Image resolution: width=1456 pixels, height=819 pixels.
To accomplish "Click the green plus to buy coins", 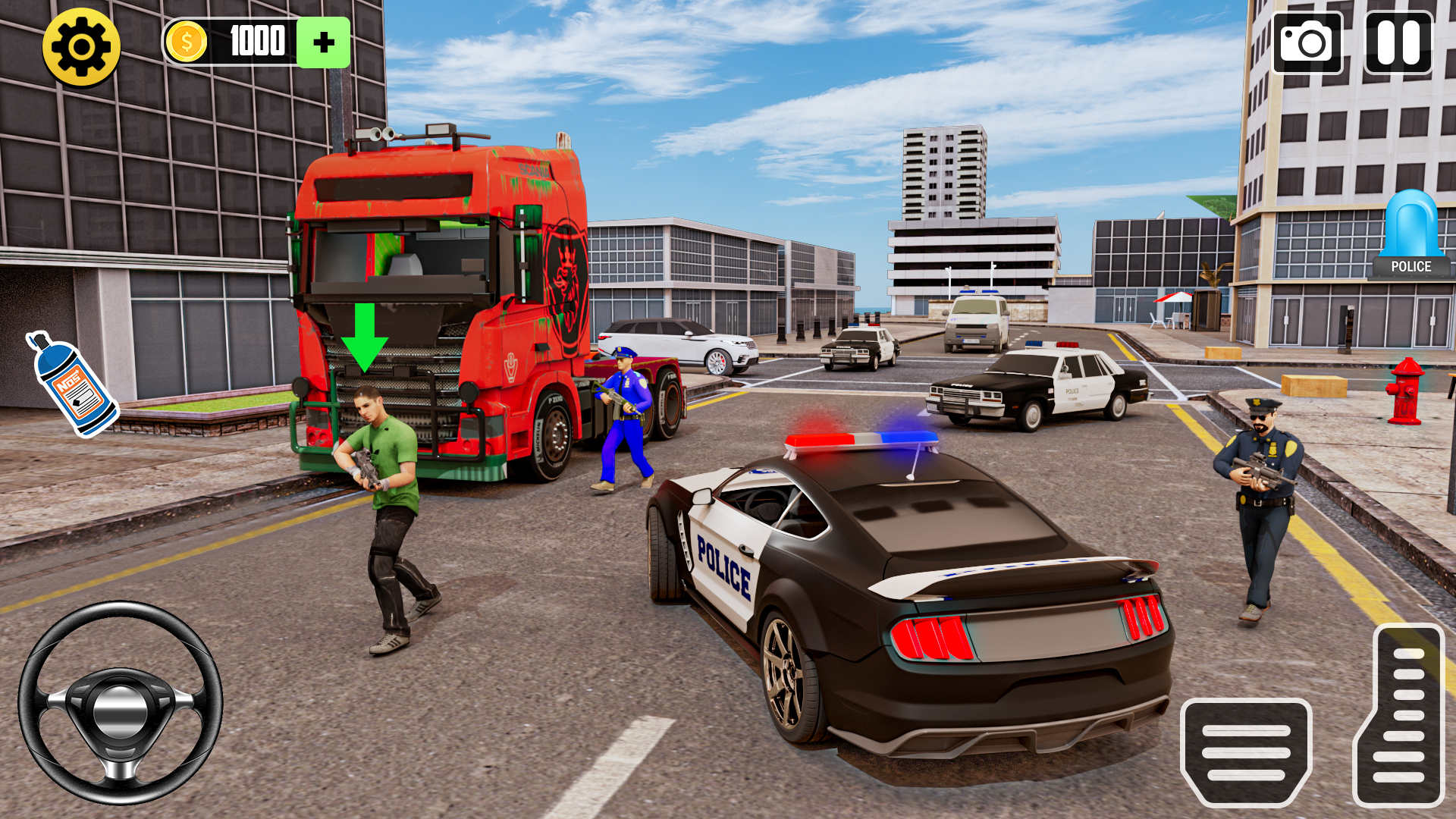I will click(325, 42).
